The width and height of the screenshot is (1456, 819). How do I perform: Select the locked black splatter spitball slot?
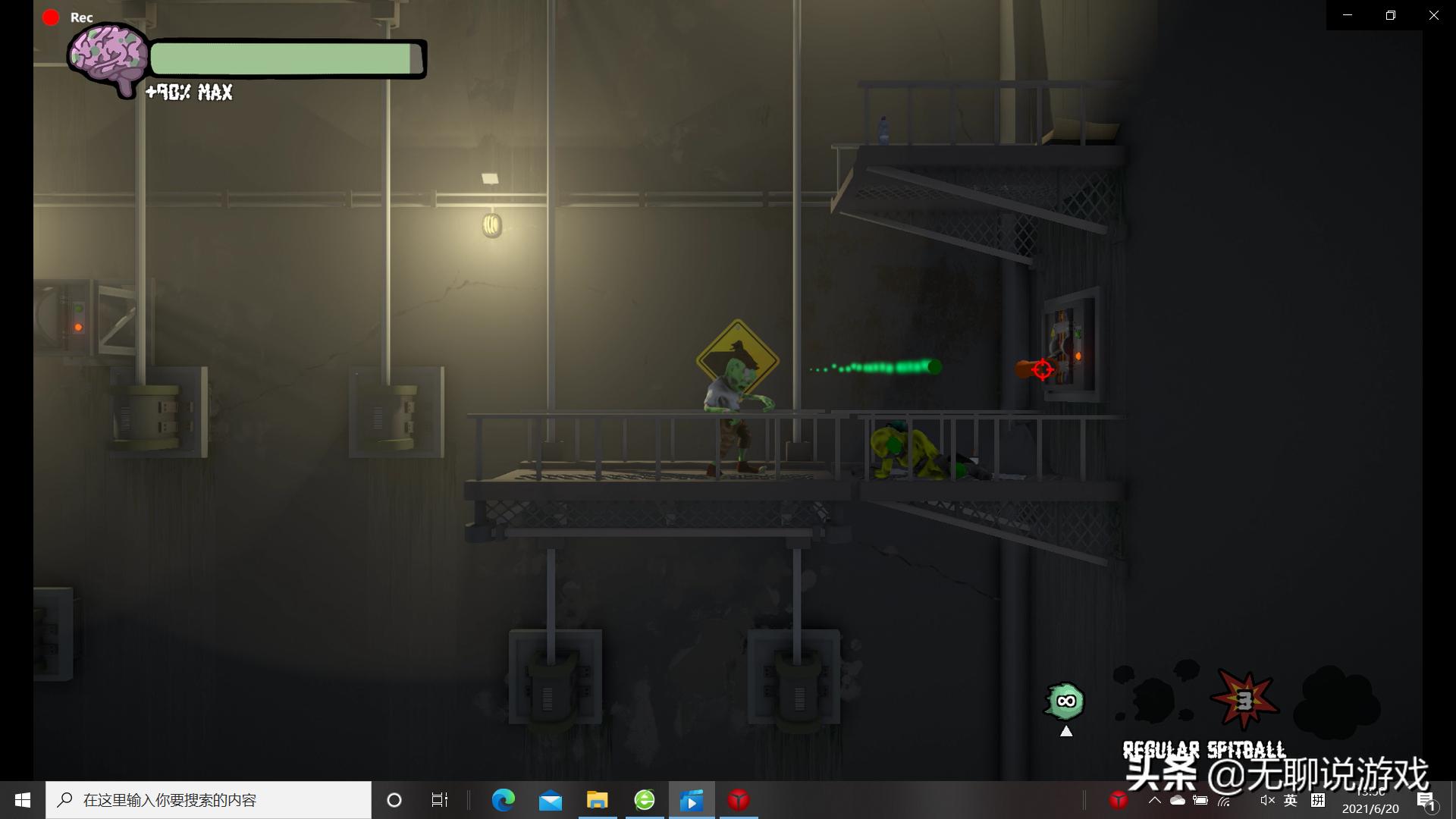(1155, 695)
